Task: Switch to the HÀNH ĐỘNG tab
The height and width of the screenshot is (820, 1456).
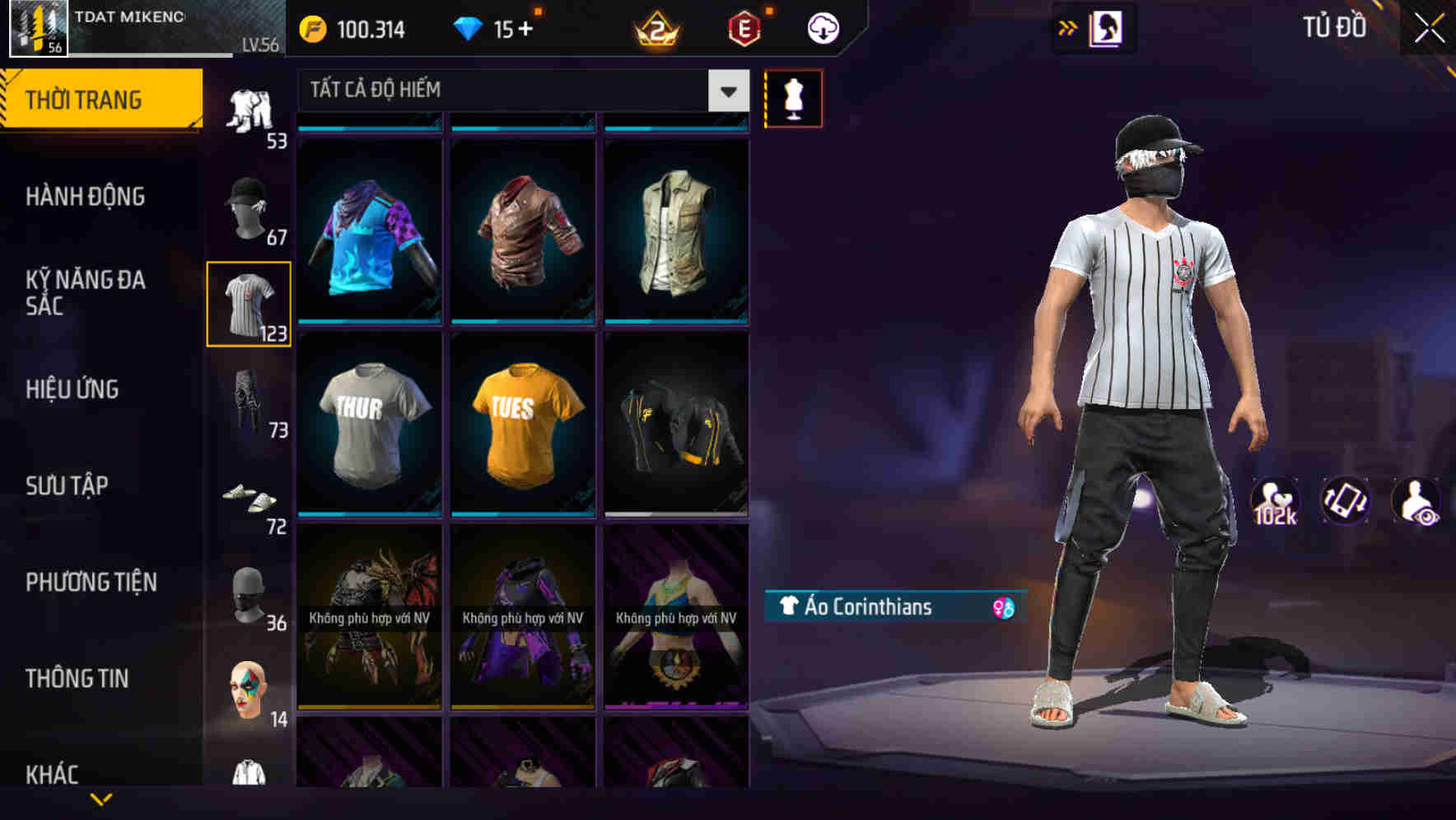Action: pyautogui.click(x=86, y=198)
